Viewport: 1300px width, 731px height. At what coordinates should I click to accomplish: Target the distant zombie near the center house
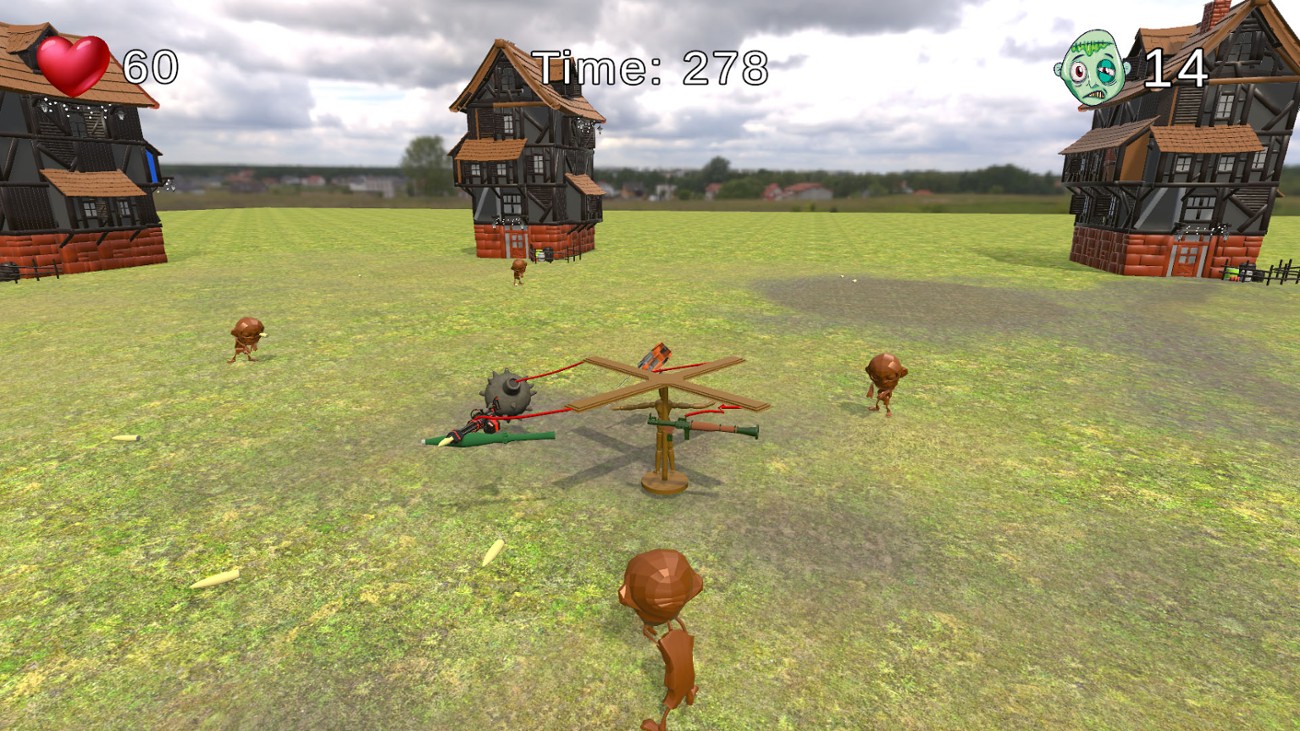click(x=518, y=270)
